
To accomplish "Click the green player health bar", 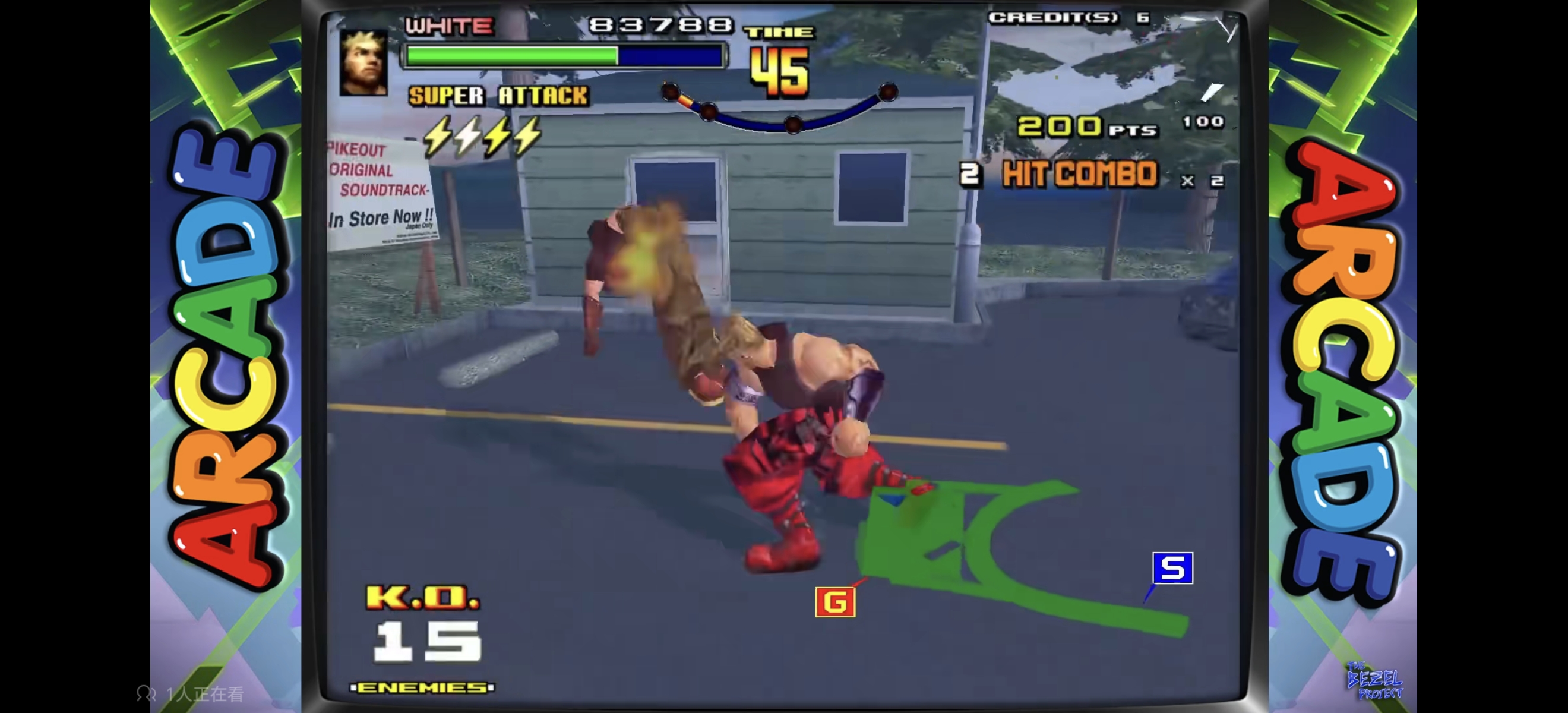I will pos(510,55).
